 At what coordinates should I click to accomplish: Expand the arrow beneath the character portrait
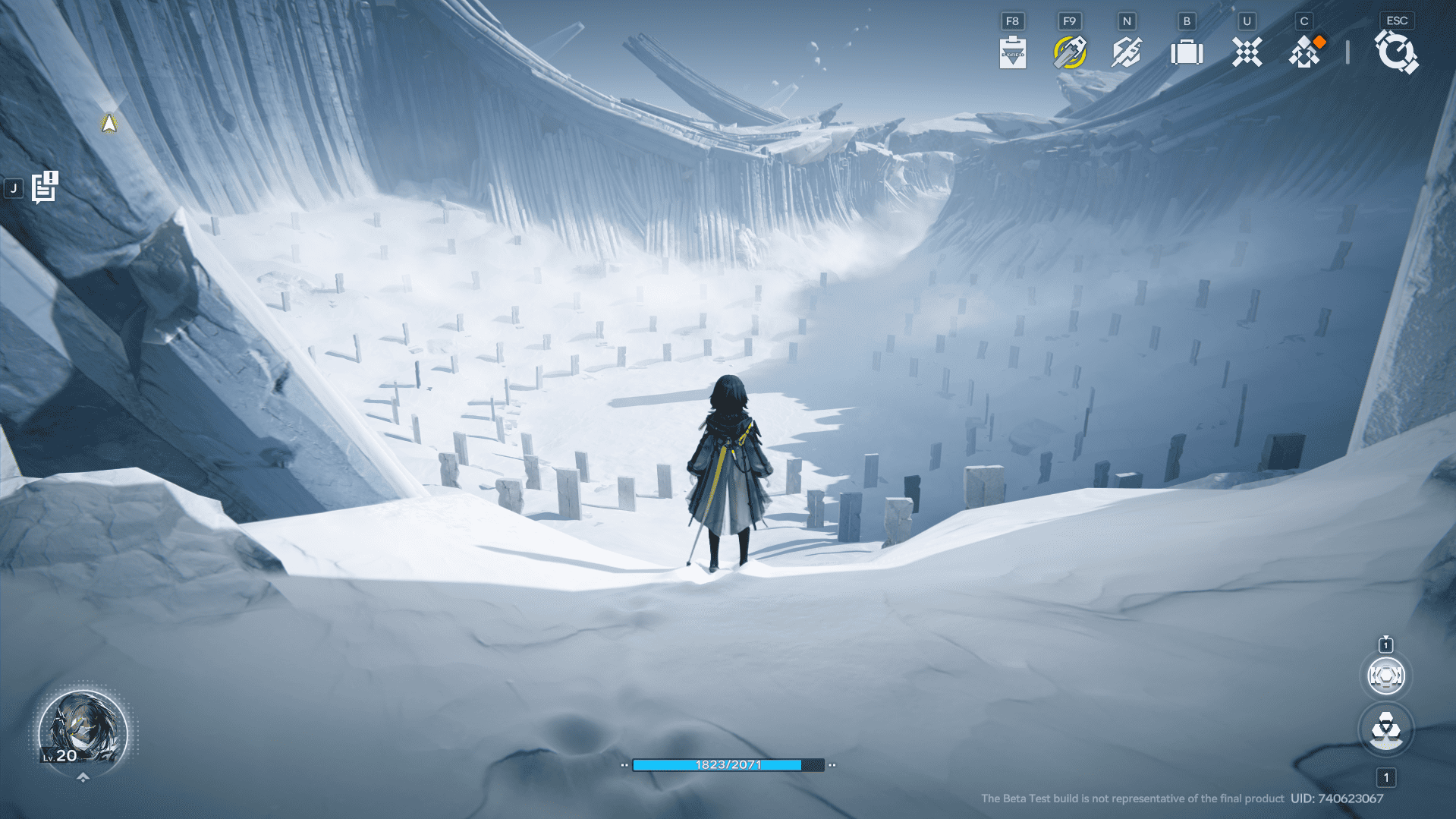point(83,777)
